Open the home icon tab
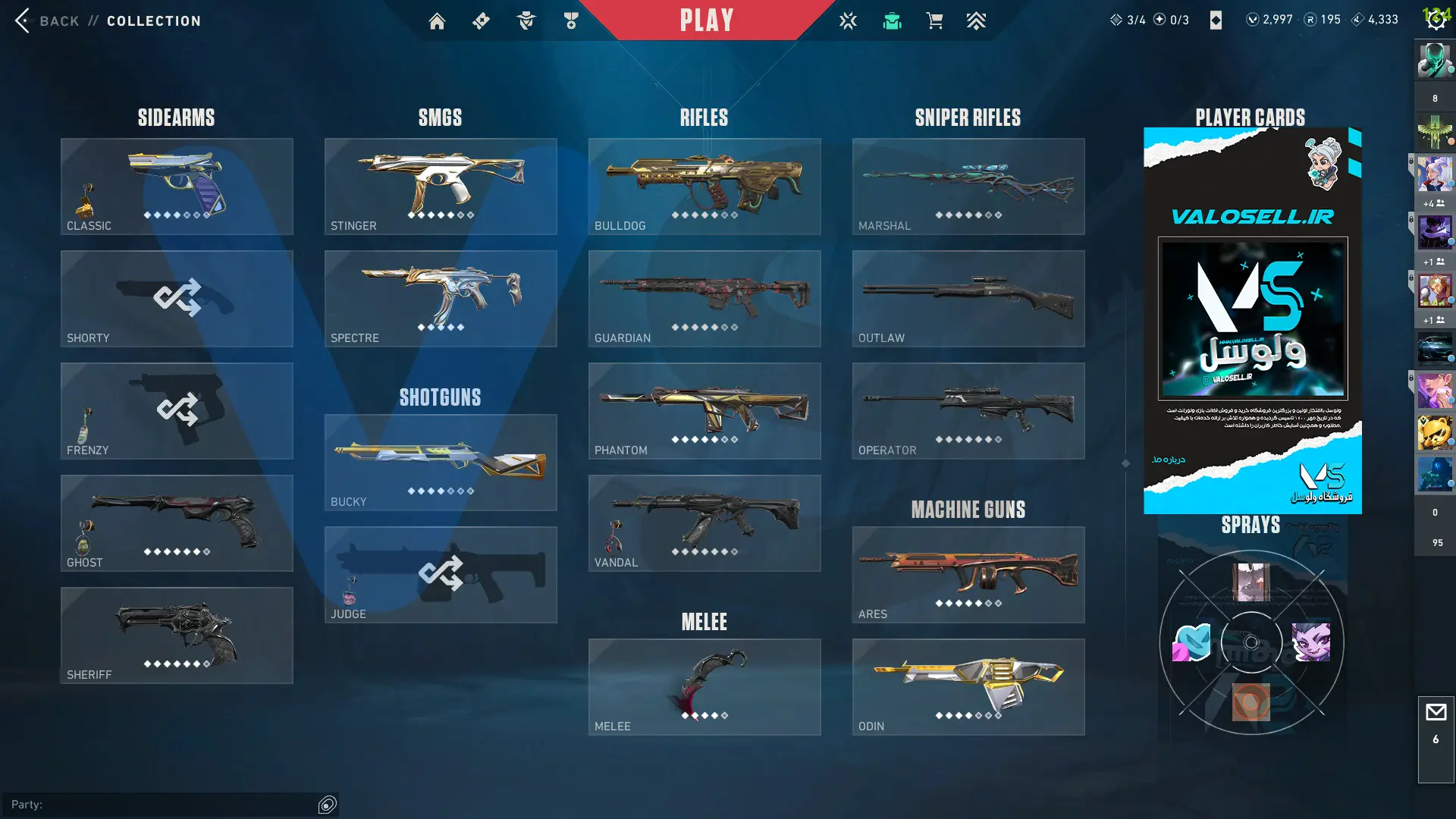The image size is (1456, 819). coord(437,21)
